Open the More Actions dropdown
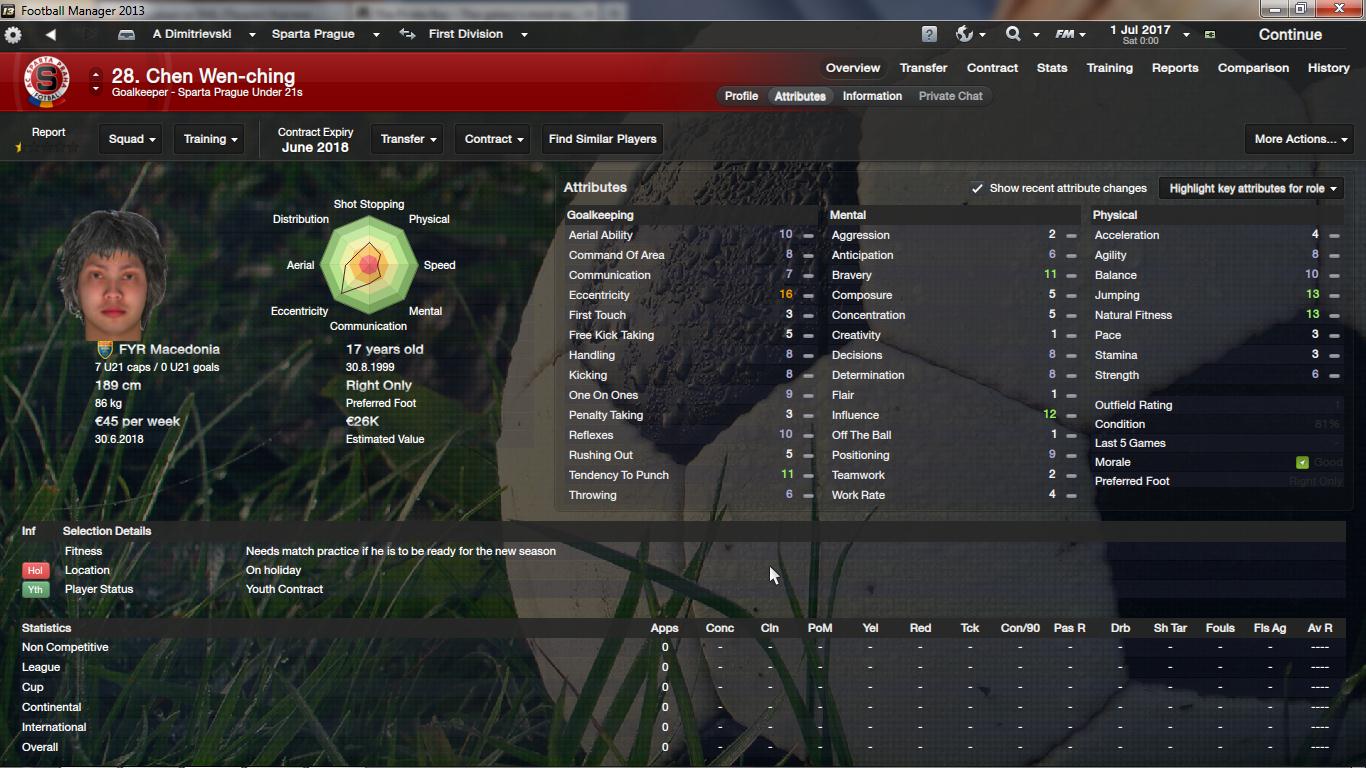1366x768 pixels. pos(1300,139)
